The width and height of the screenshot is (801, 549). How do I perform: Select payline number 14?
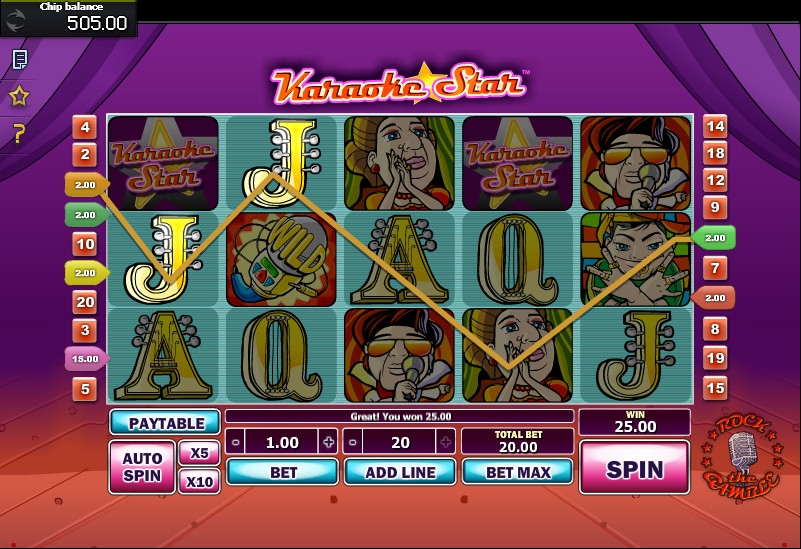point(714,126)
